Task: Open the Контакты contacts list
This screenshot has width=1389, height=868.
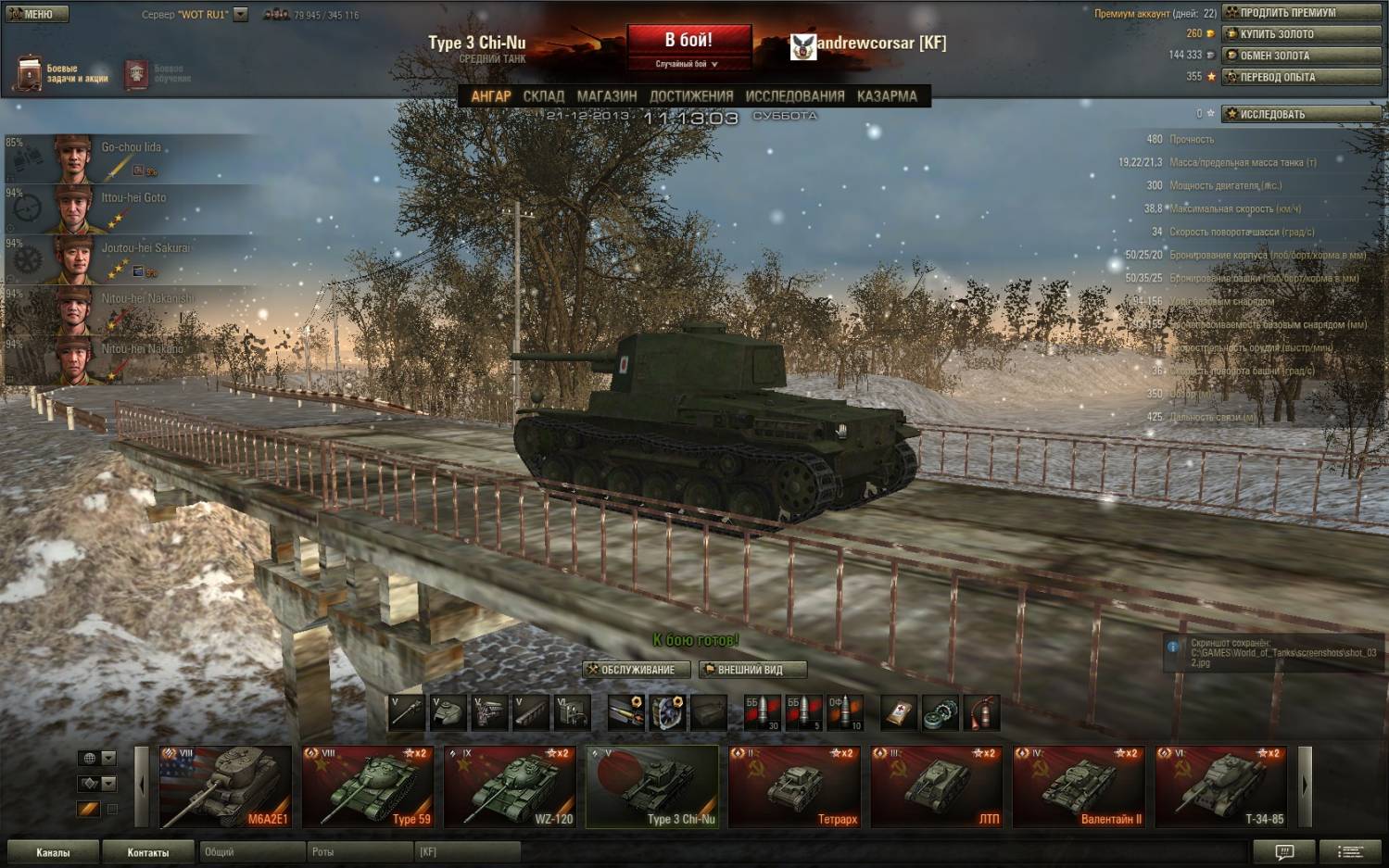Action: coord(148,852)
